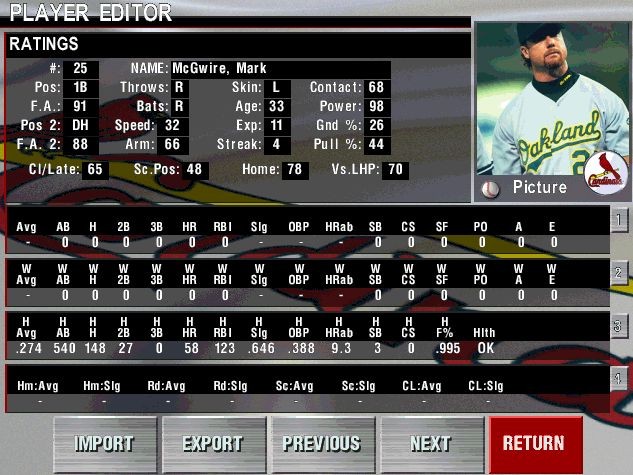This screenshot has height=475, width=633.
Task: Edit the Power rating of 98
Action: tap(376, 106)
